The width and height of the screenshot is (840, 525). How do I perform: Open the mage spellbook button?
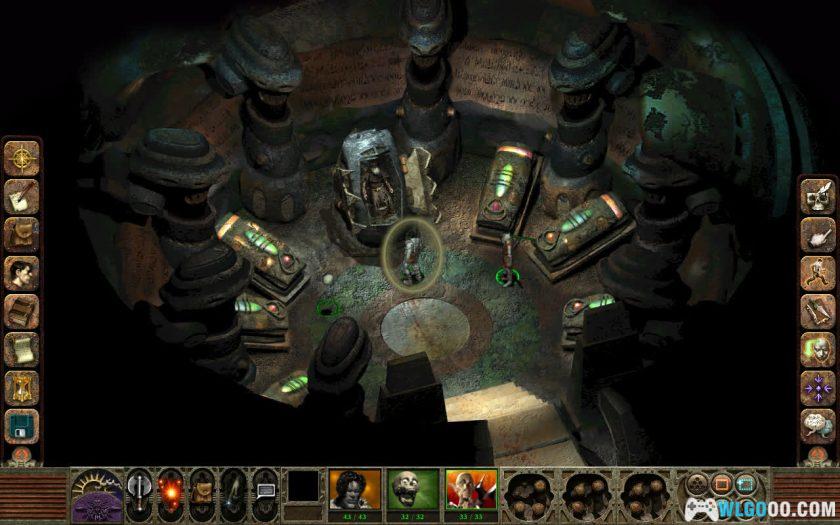[21, 308]
